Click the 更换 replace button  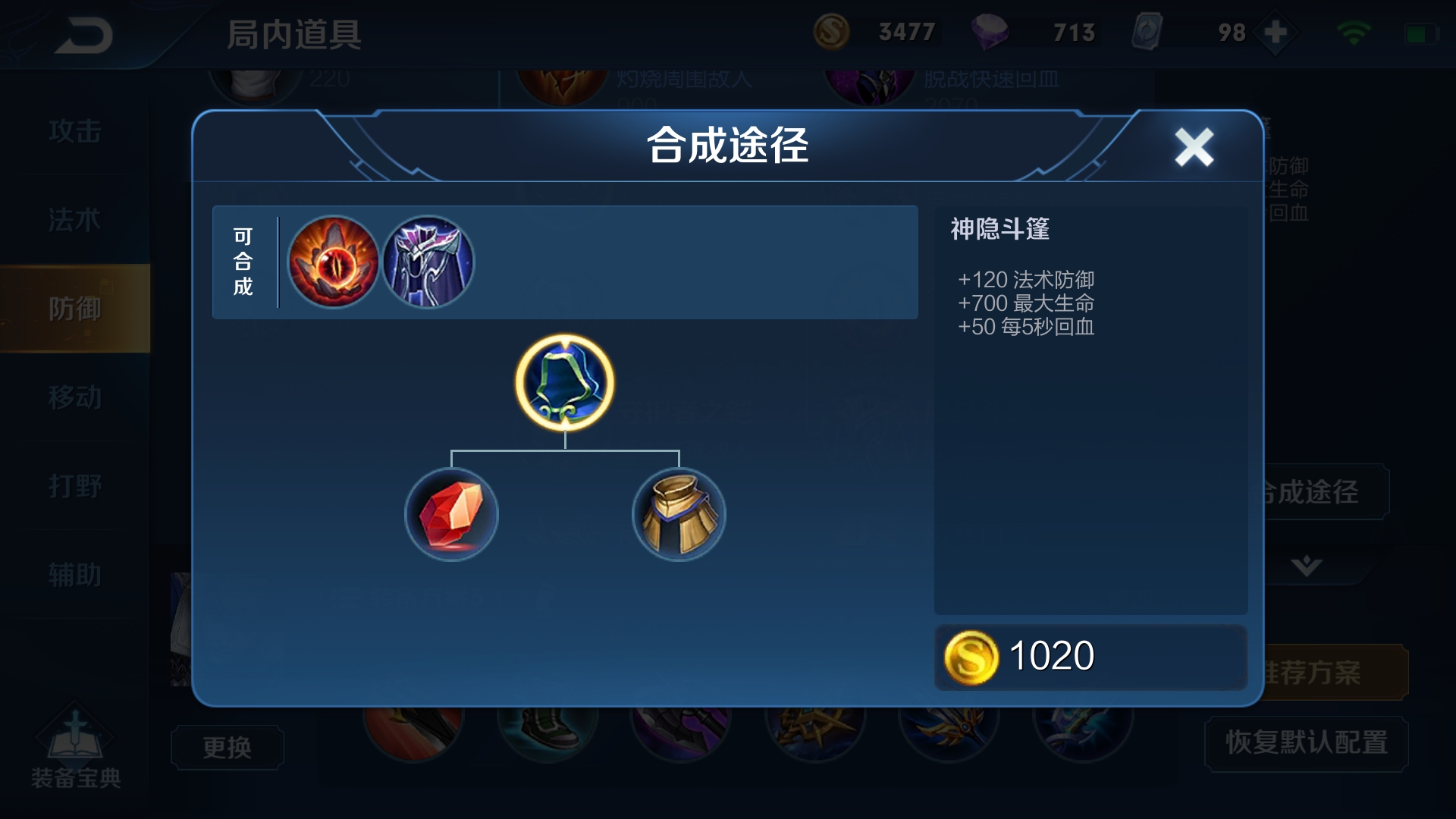coord(227,747)
